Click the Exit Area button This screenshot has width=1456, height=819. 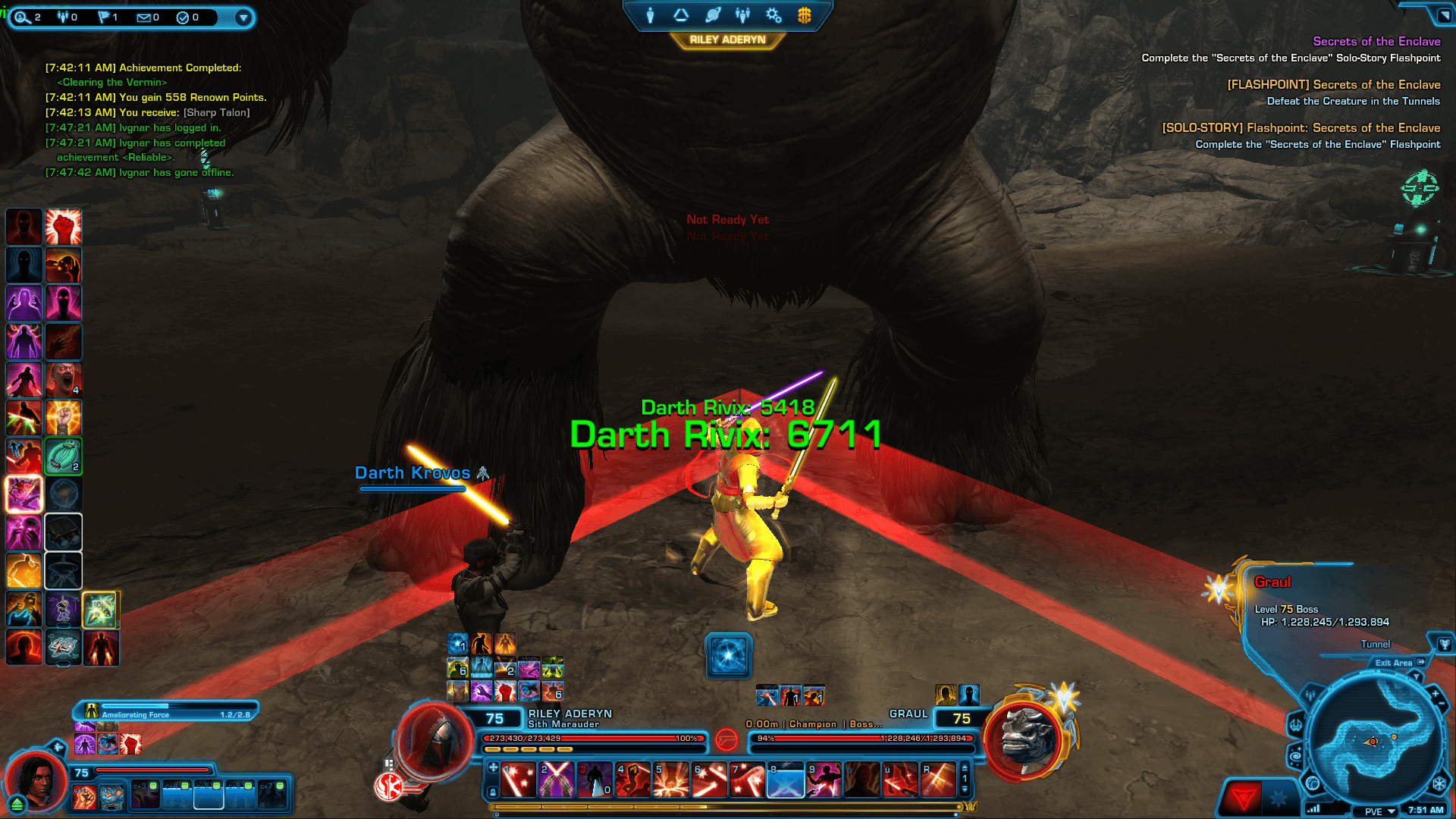point(1395,663)
